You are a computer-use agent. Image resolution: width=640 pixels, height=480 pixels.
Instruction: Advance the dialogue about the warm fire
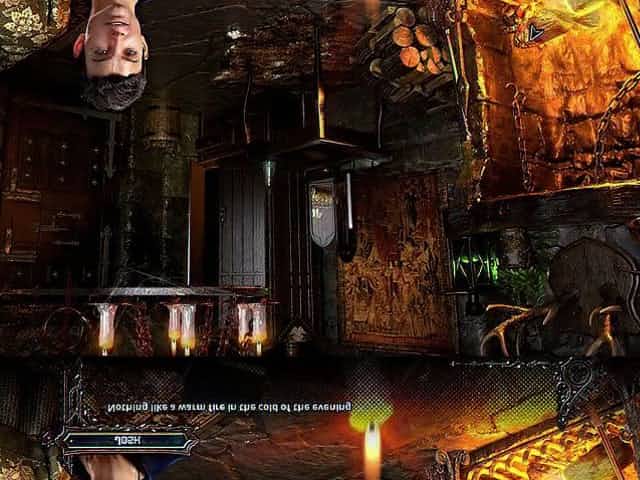click(230, 407)
